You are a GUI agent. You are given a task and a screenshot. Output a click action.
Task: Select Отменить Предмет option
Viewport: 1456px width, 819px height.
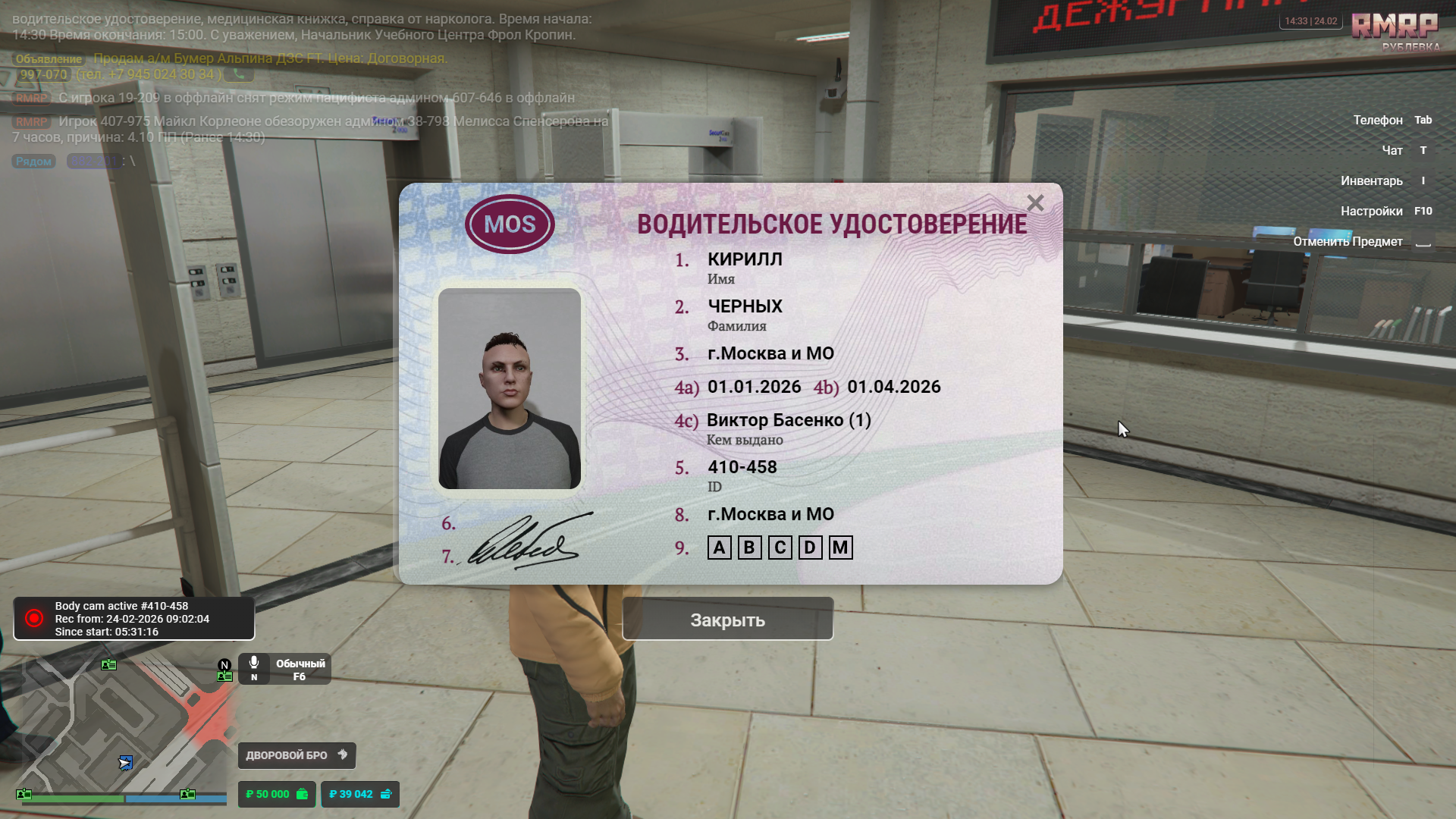tap(1348, 241)
